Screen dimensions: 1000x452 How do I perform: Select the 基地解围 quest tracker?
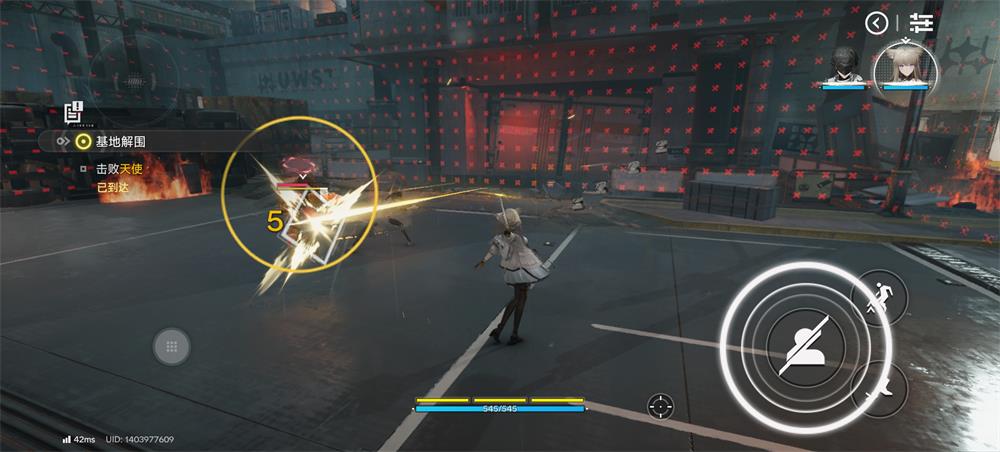click(120, 142)
